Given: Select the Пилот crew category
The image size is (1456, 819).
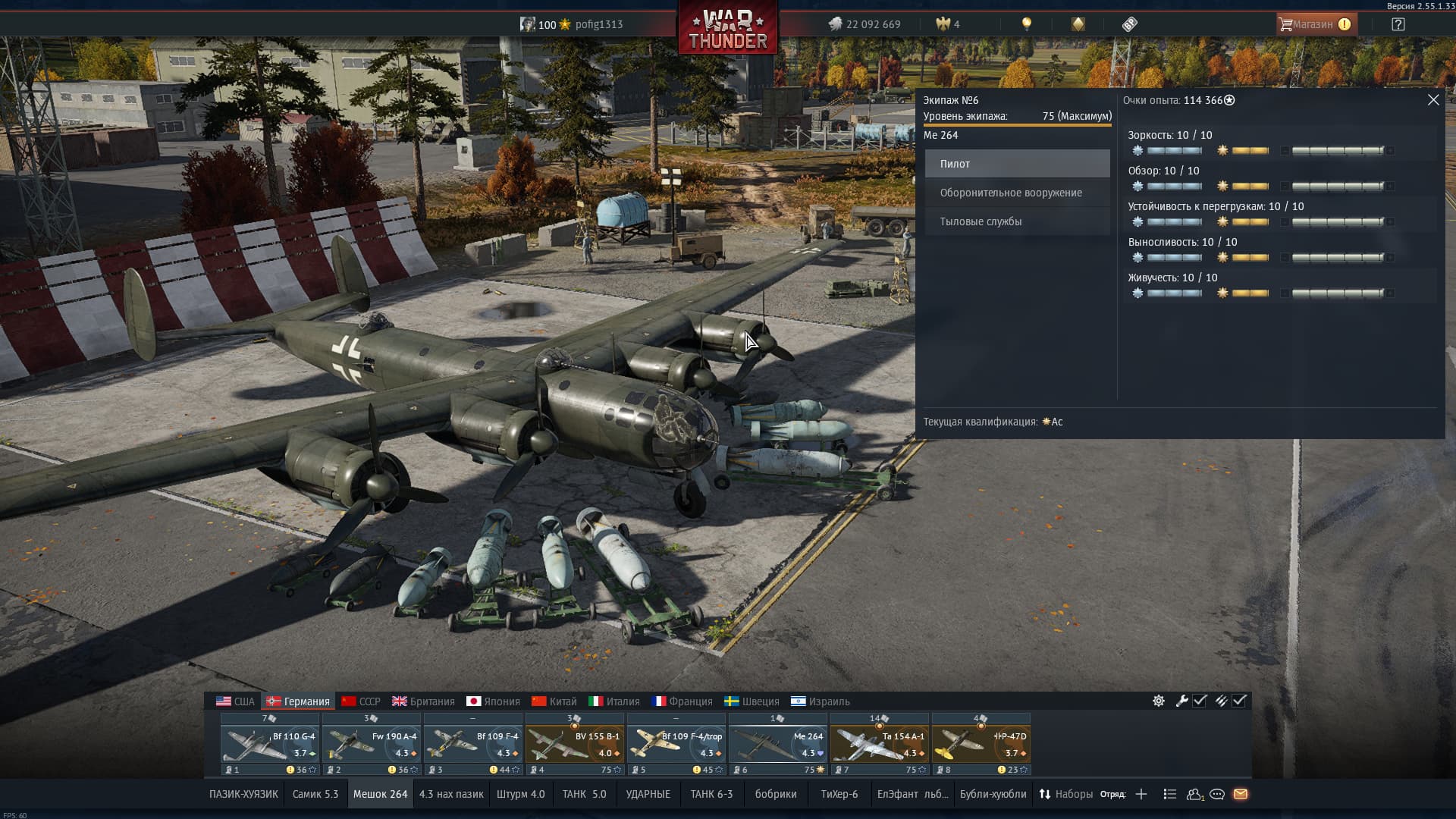Looking at the screenshot, I should coord(1017,164).
